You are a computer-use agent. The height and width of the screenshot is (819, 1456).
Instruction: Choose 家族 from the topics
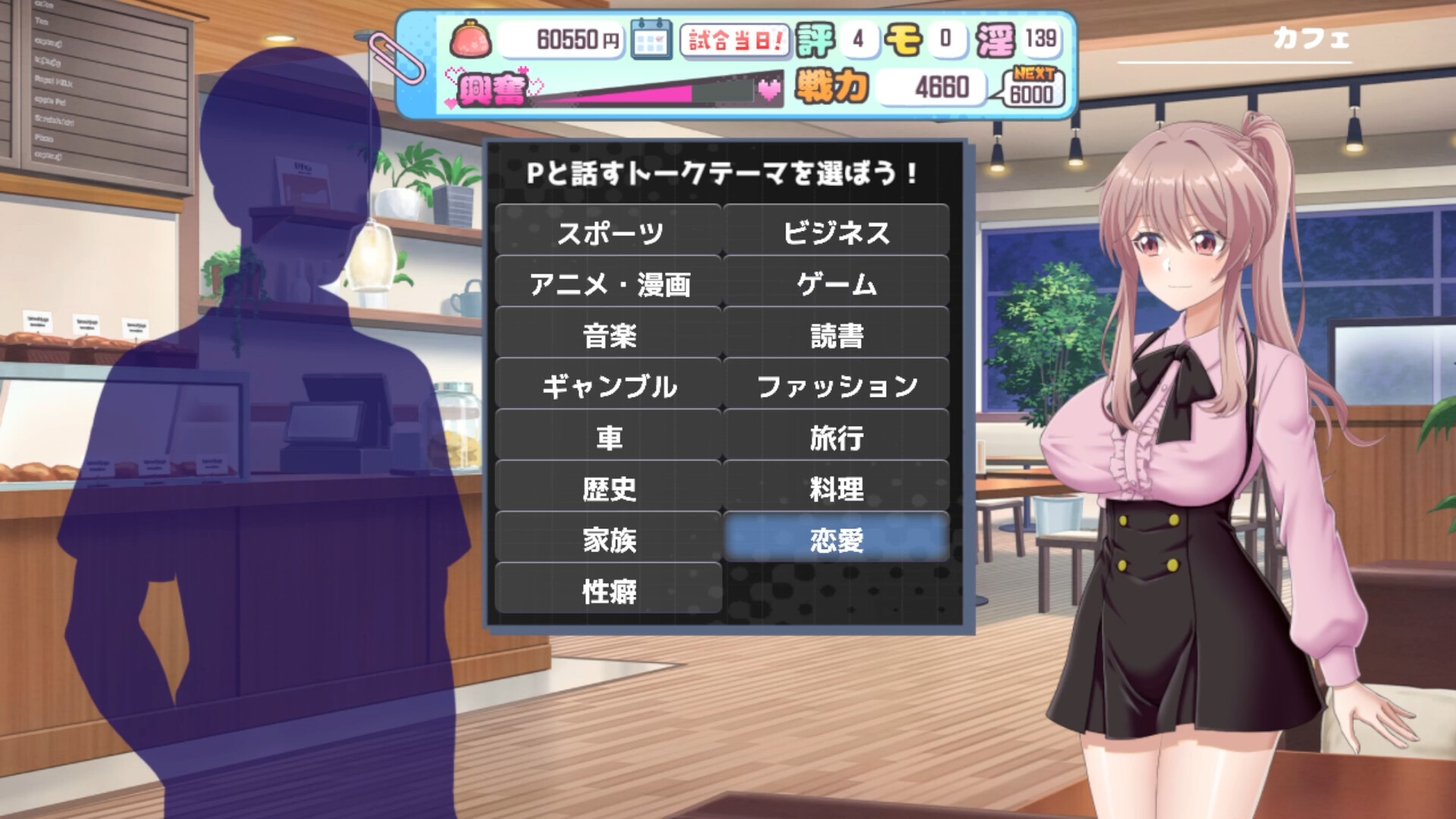tap(608, 539)
